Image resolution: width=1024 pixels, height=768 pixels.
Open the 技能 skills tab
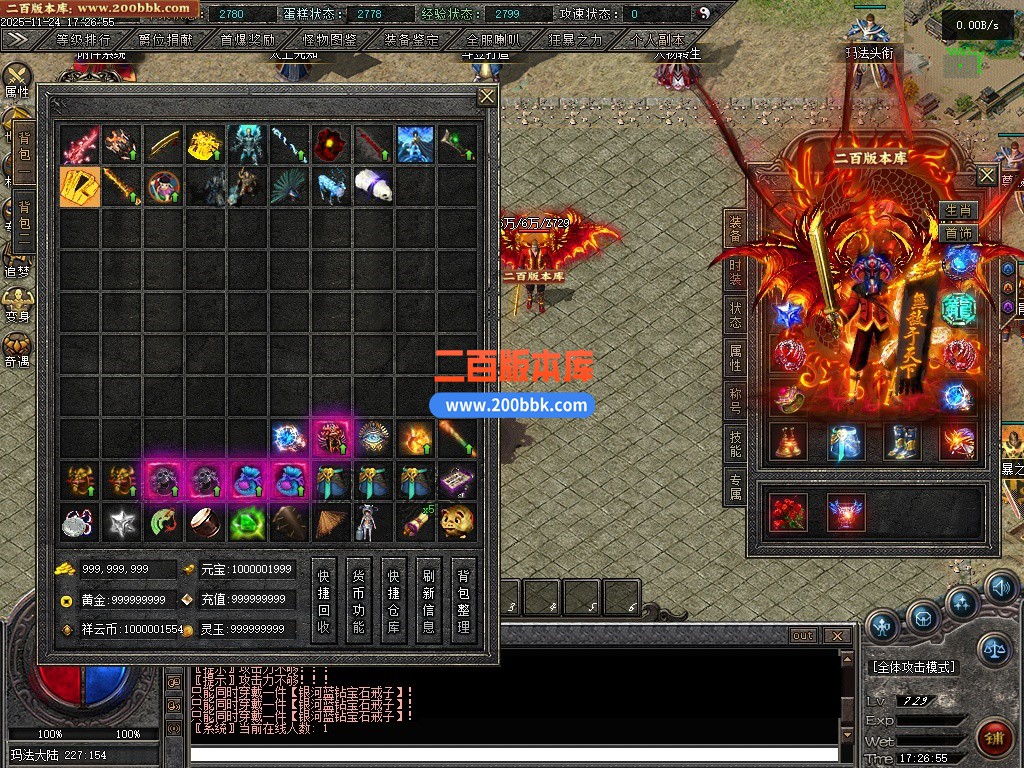[735, 444]
